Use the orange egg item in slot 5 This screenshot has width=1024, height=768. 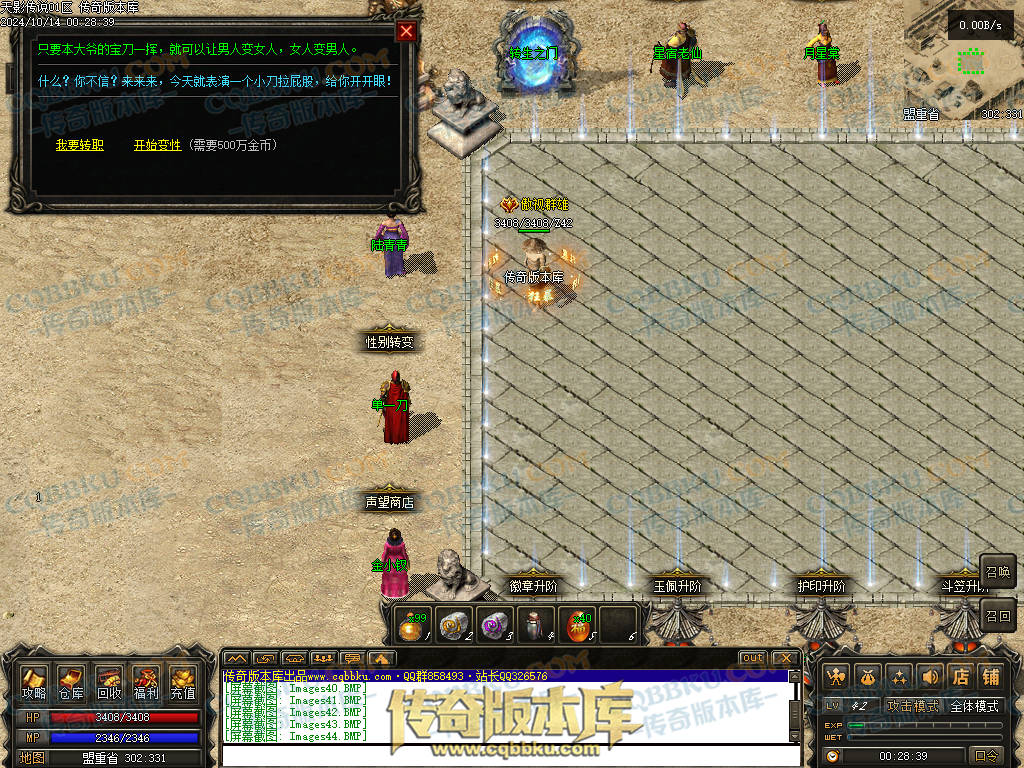pyautogui.click(x=575, y=626)
